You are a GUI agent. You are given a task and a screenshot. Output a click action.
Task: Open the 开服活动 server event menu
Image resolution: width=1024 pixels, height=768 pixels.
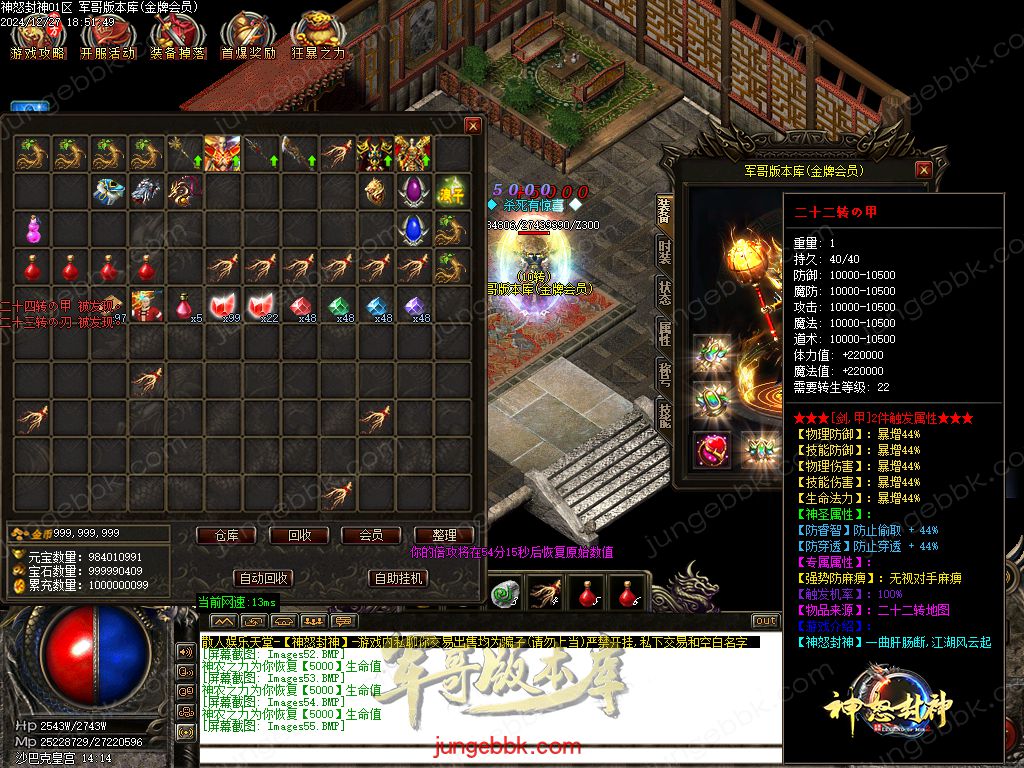(107, 37)
